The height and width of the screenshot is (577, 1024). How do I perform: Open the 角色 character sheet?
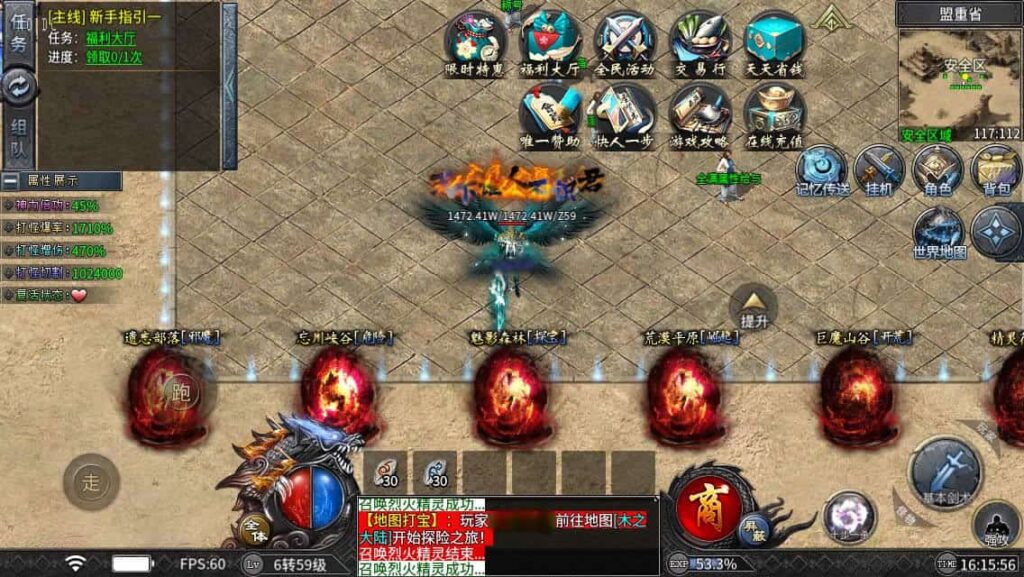point(938,168)
